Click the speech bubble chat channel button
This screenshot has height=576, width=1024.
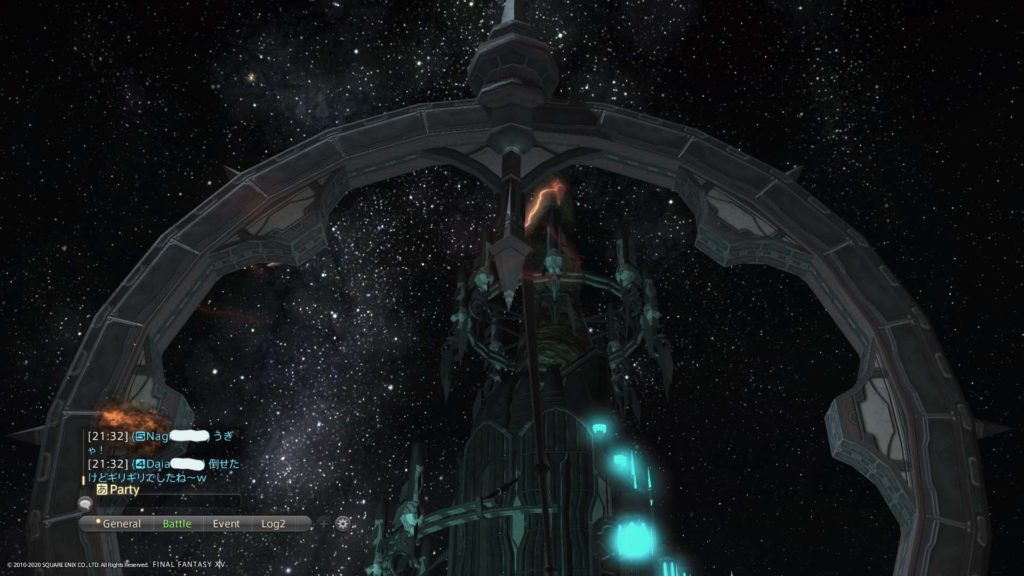(x=85, y=506)
